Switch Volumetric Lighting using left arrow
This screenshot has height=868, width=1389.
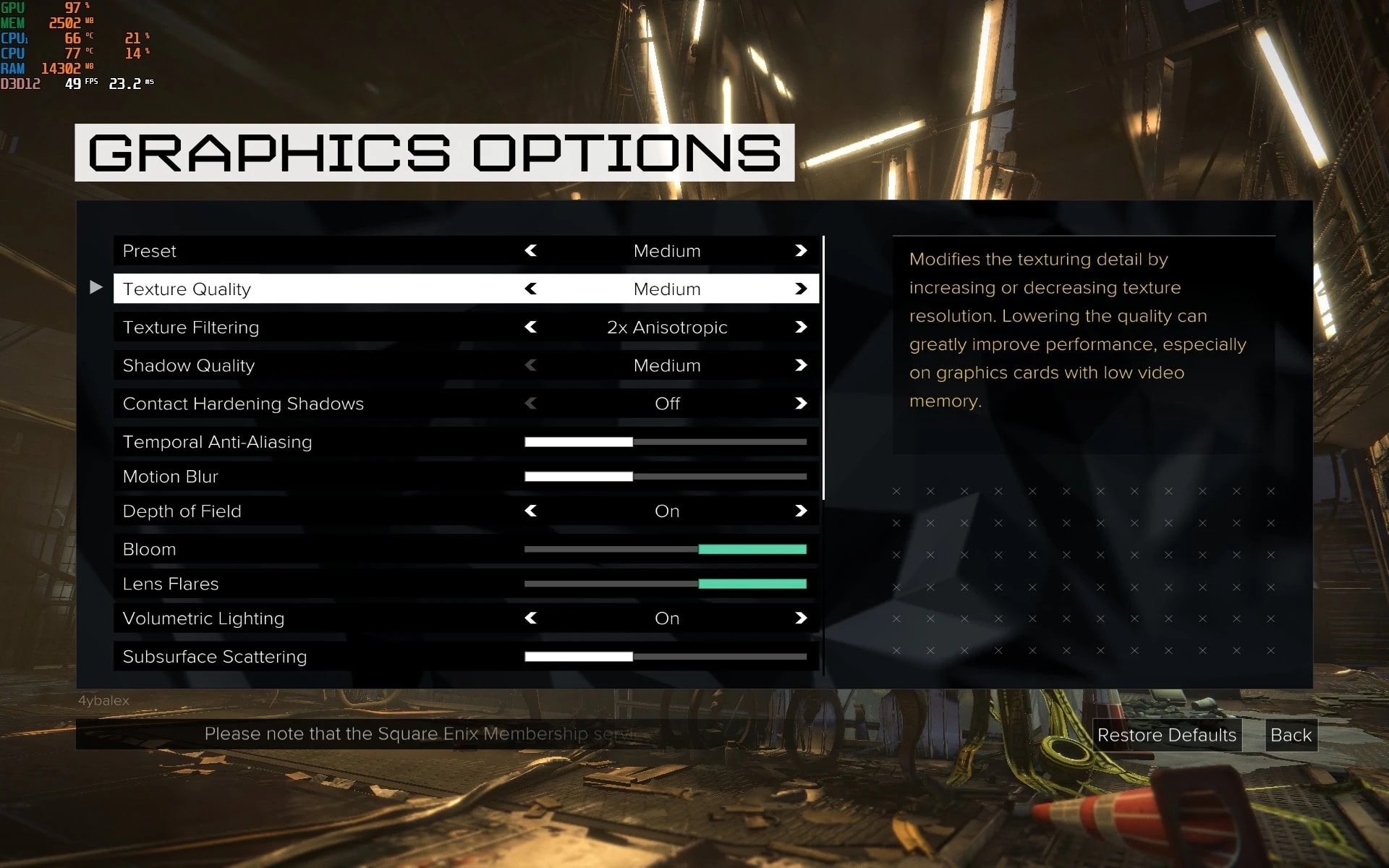coord(531,618)
